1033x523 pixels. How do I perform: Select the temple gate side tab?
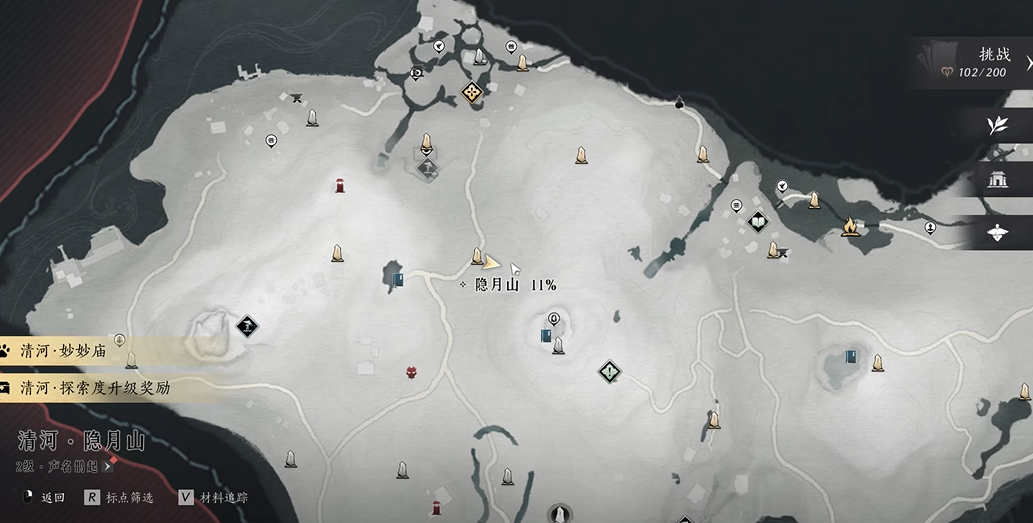coord(997,179)
